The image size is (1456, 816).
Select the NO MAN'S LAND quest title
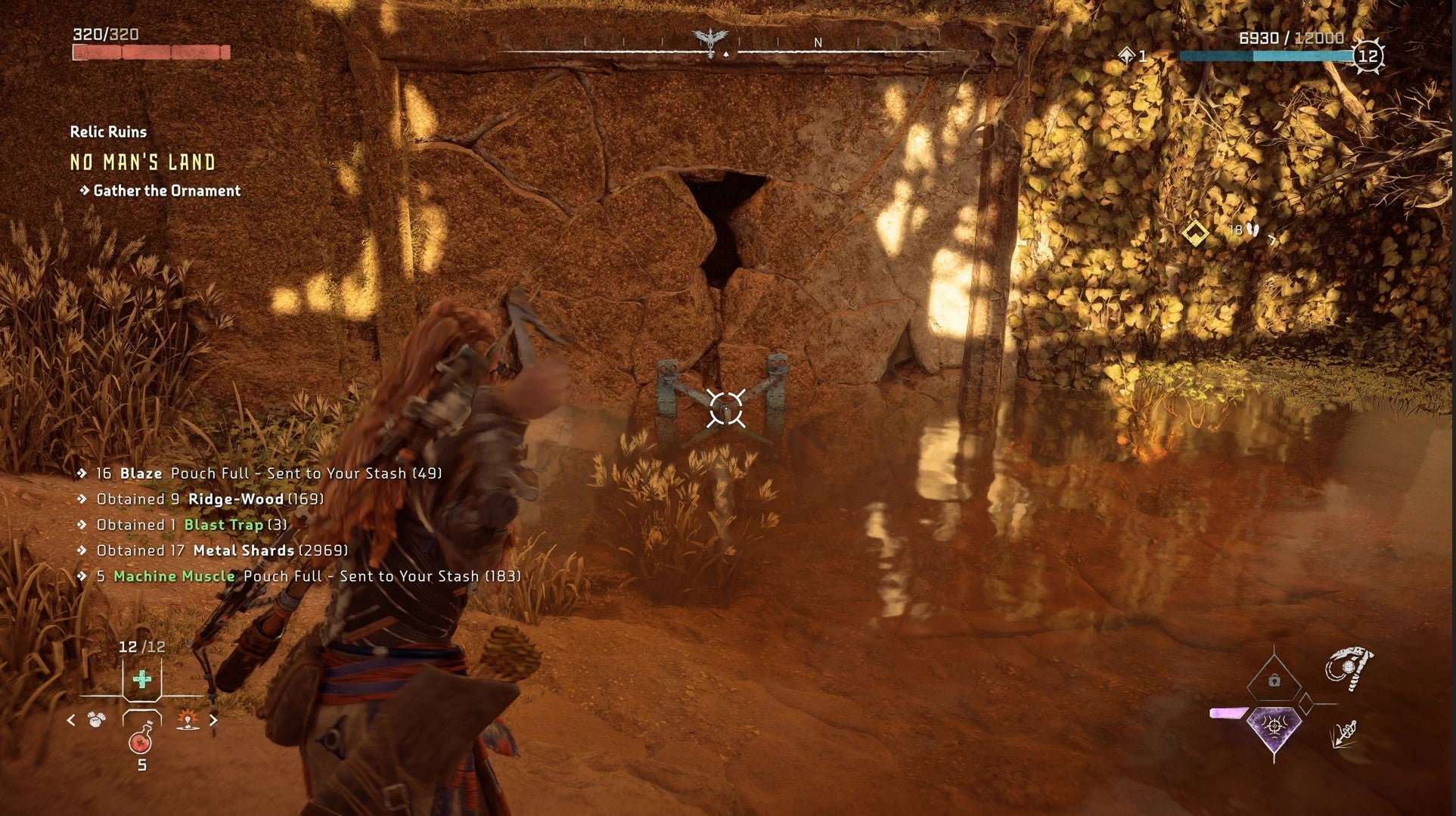pyautogui.click(x=142, y=162)
